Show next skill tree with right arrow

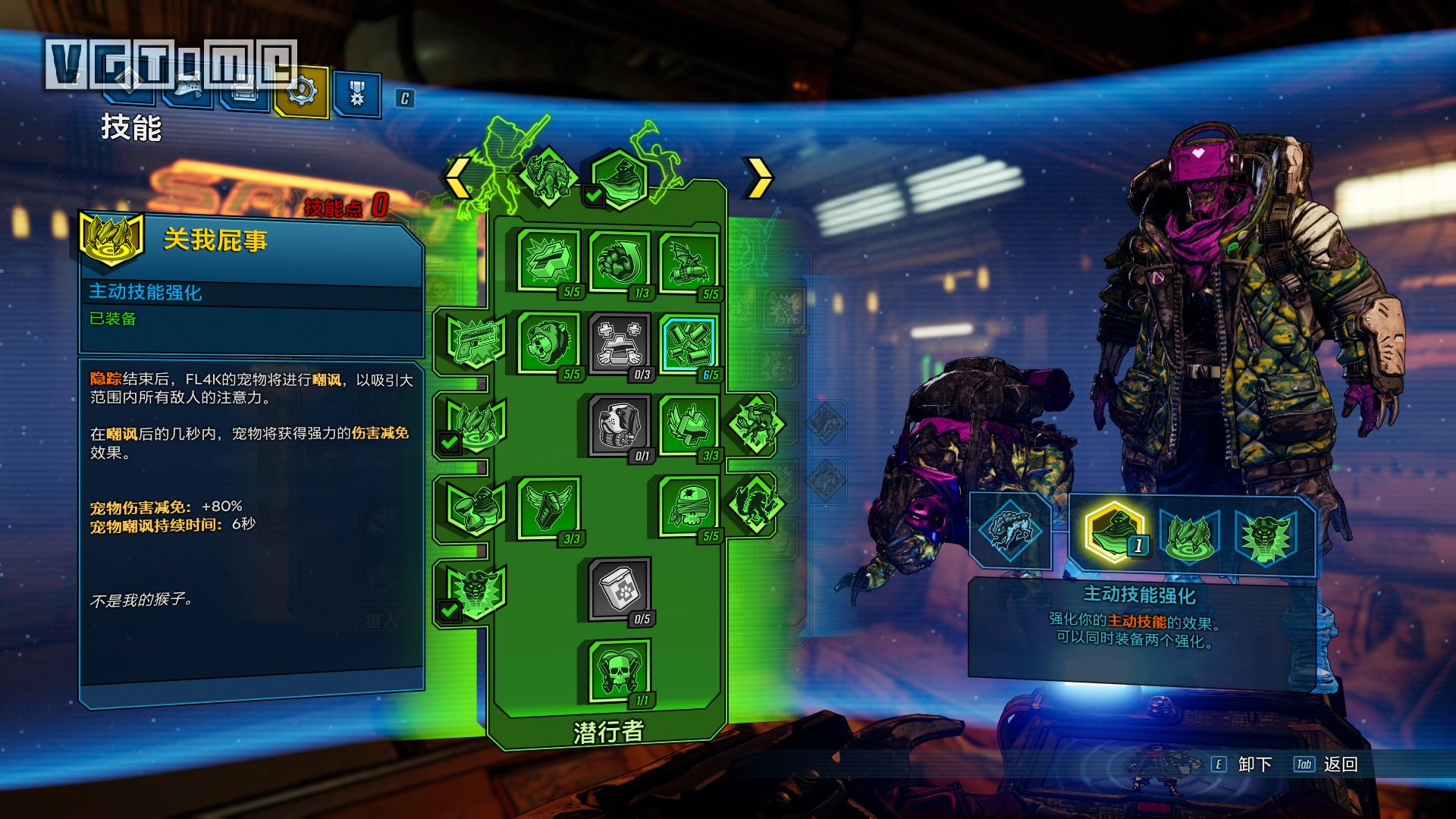pyautogui.click(x=759, y=179)
